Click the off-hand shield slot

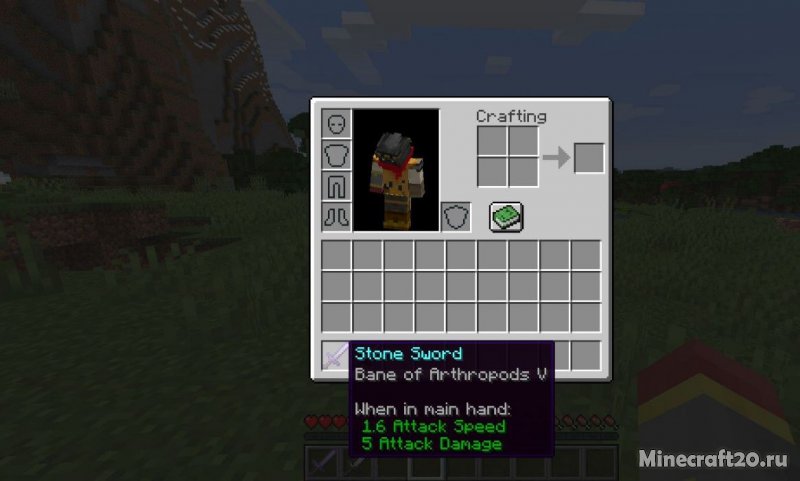[456, 217]
